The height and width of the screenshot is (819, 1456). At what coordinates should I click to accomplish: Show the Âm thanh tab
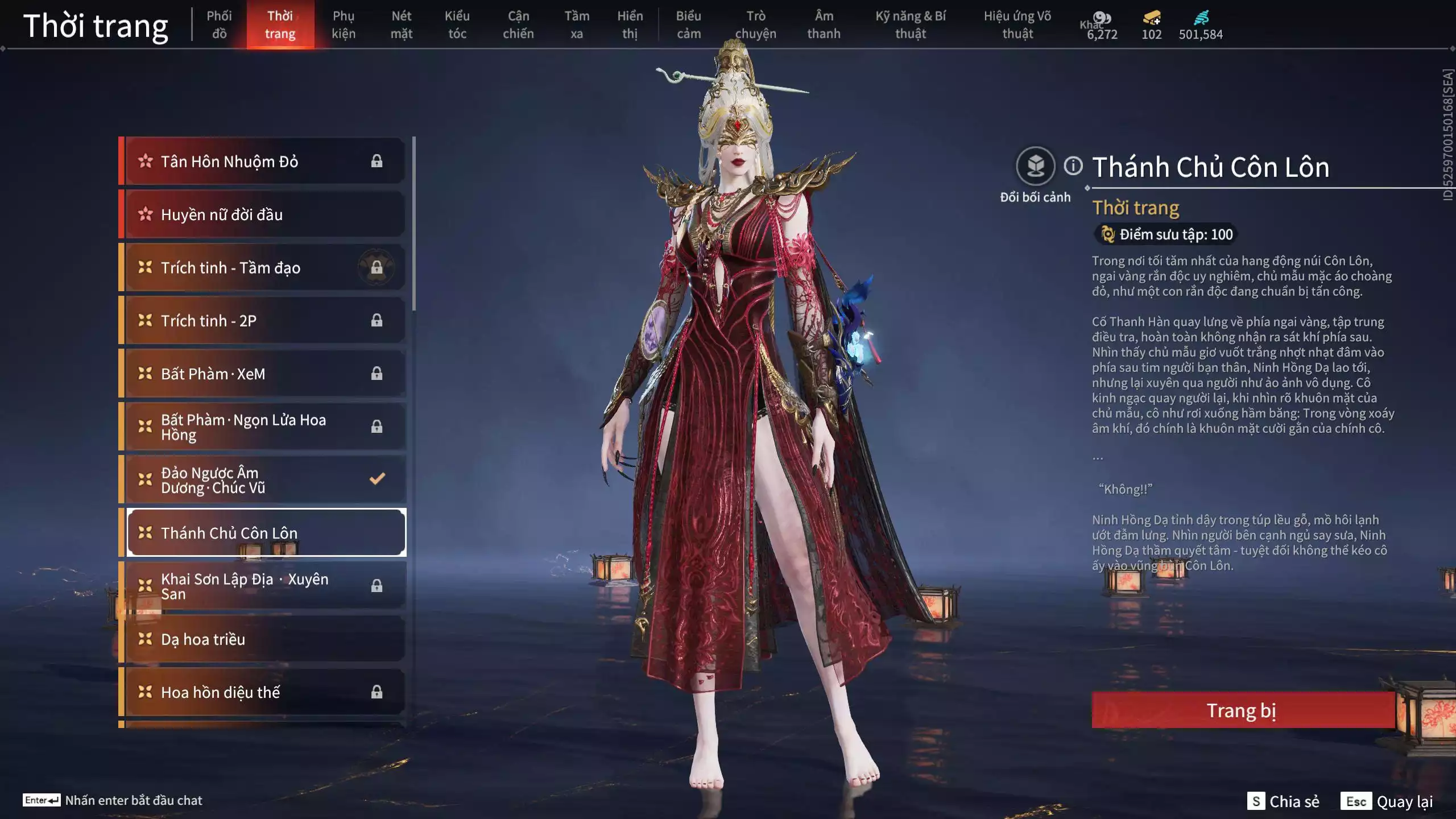click(824, 24)
